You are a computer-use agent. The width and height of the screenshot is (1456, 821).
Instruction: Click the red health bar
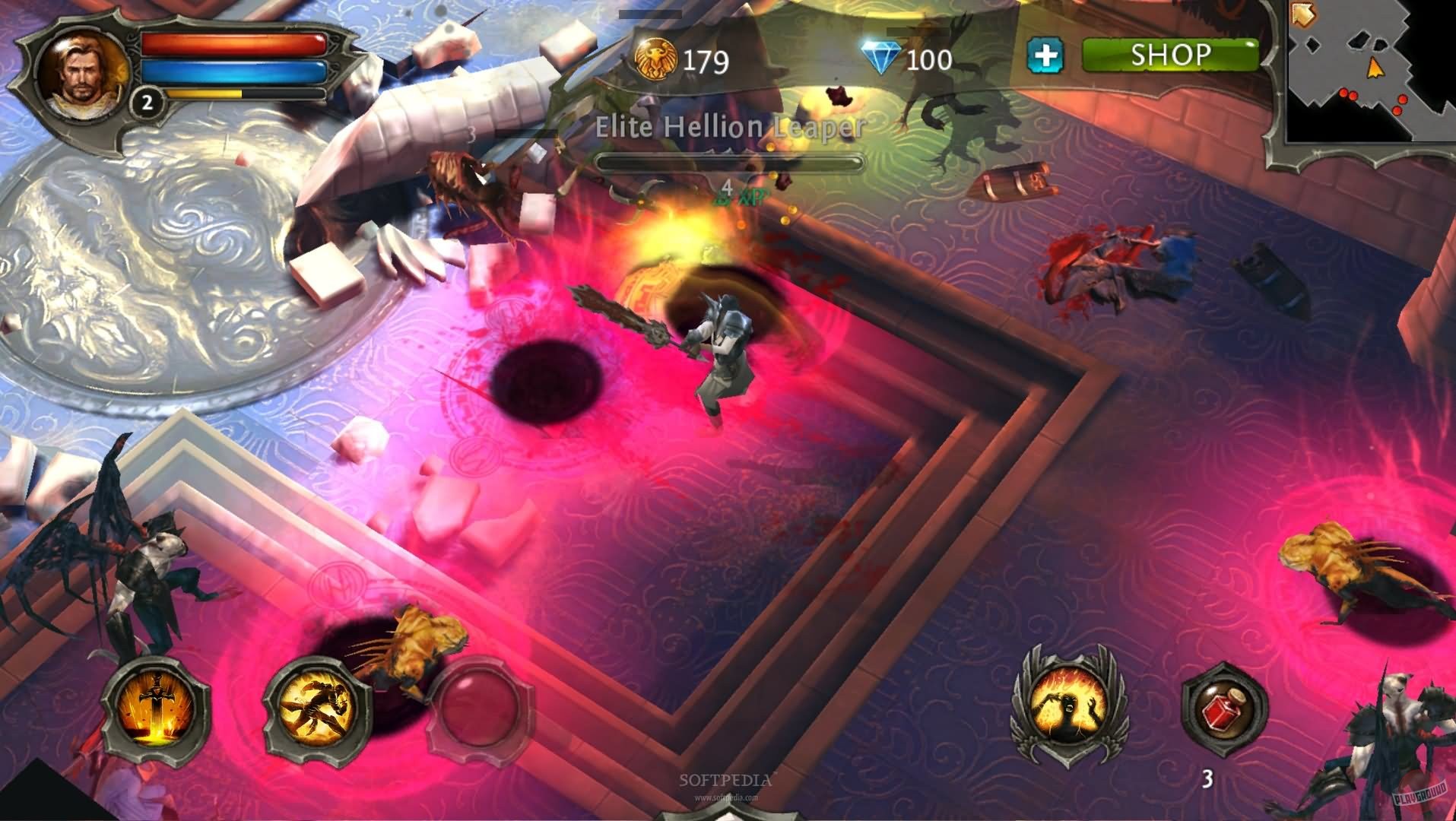[x=232, y=44]
